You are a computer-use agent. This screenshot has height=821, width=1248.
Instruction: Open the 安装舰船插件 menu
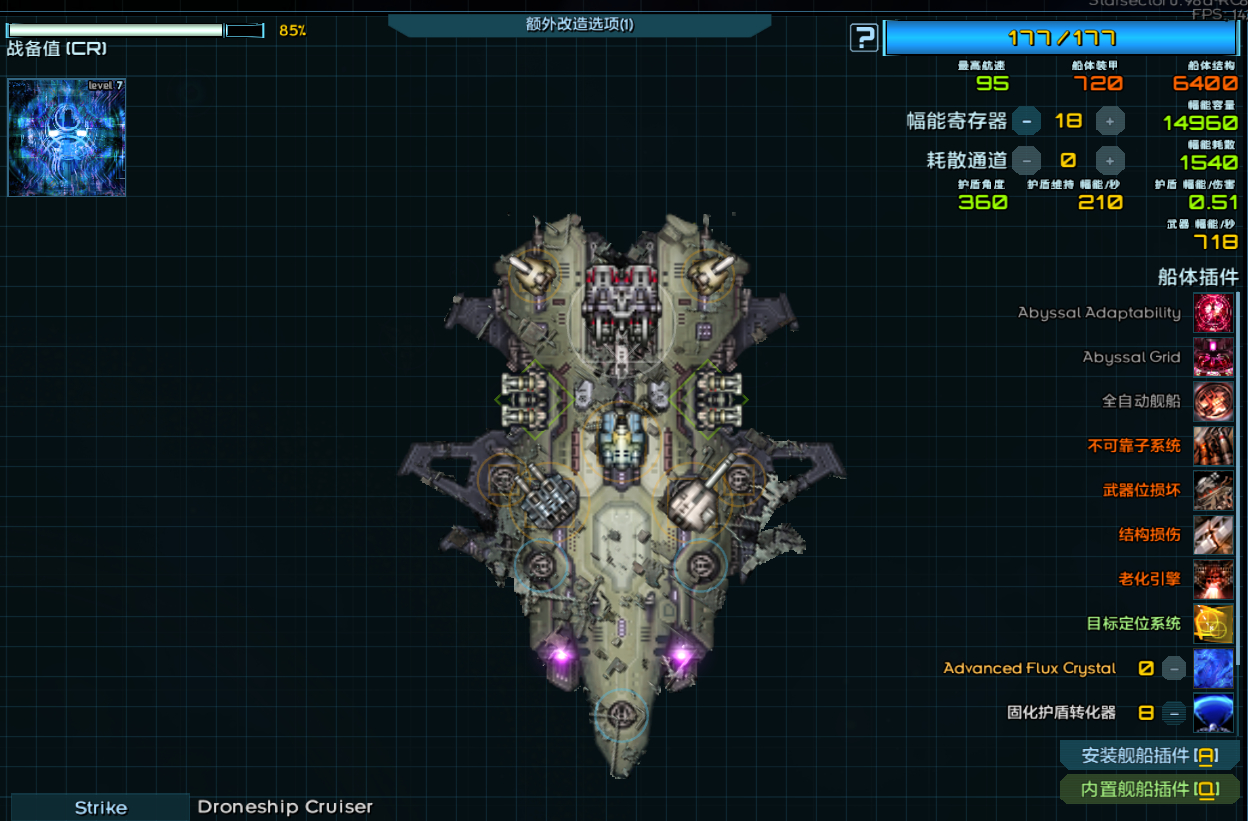(1149, 756)
